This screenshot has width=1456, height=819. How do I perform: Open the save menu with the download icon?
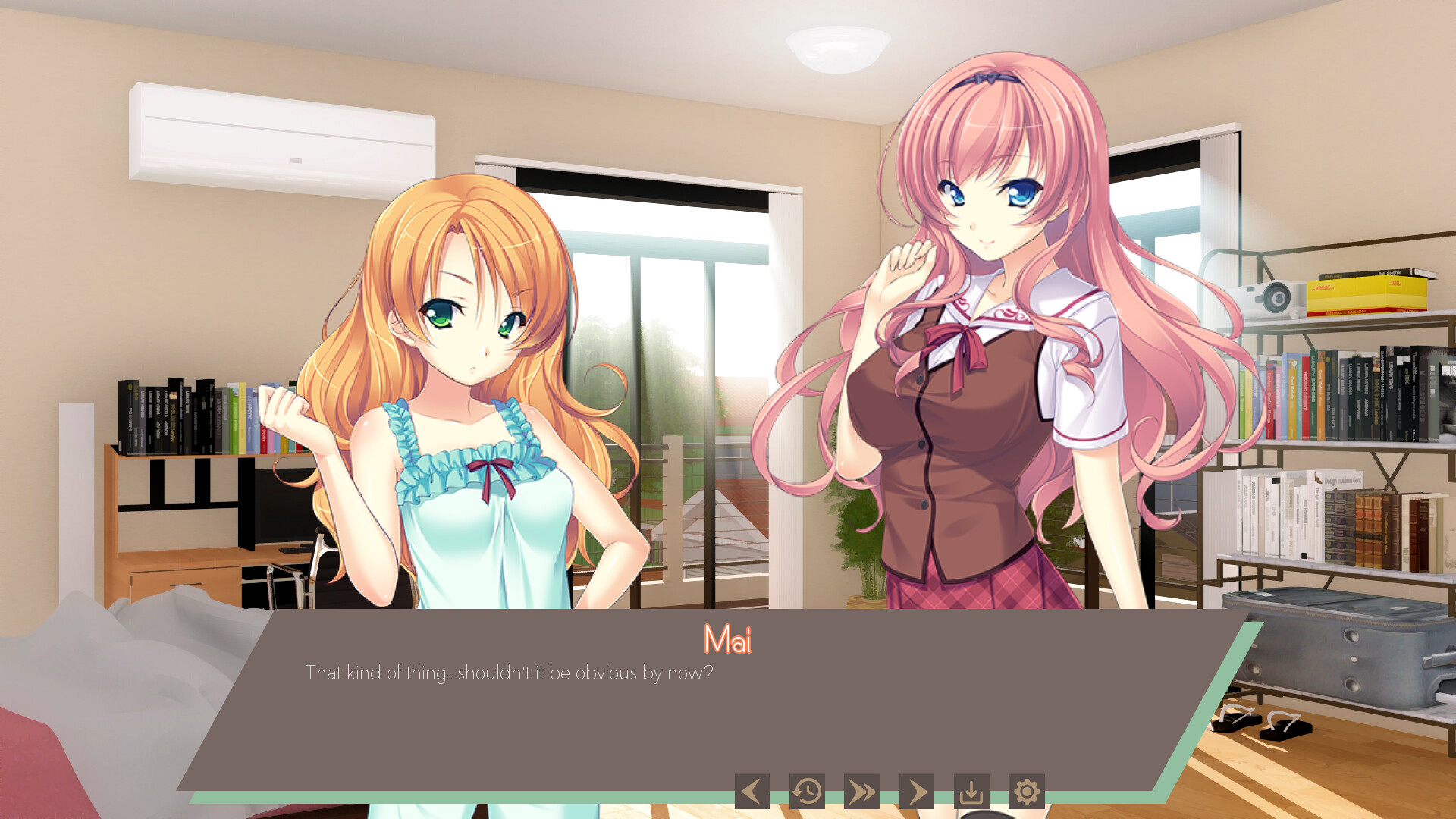973,790
